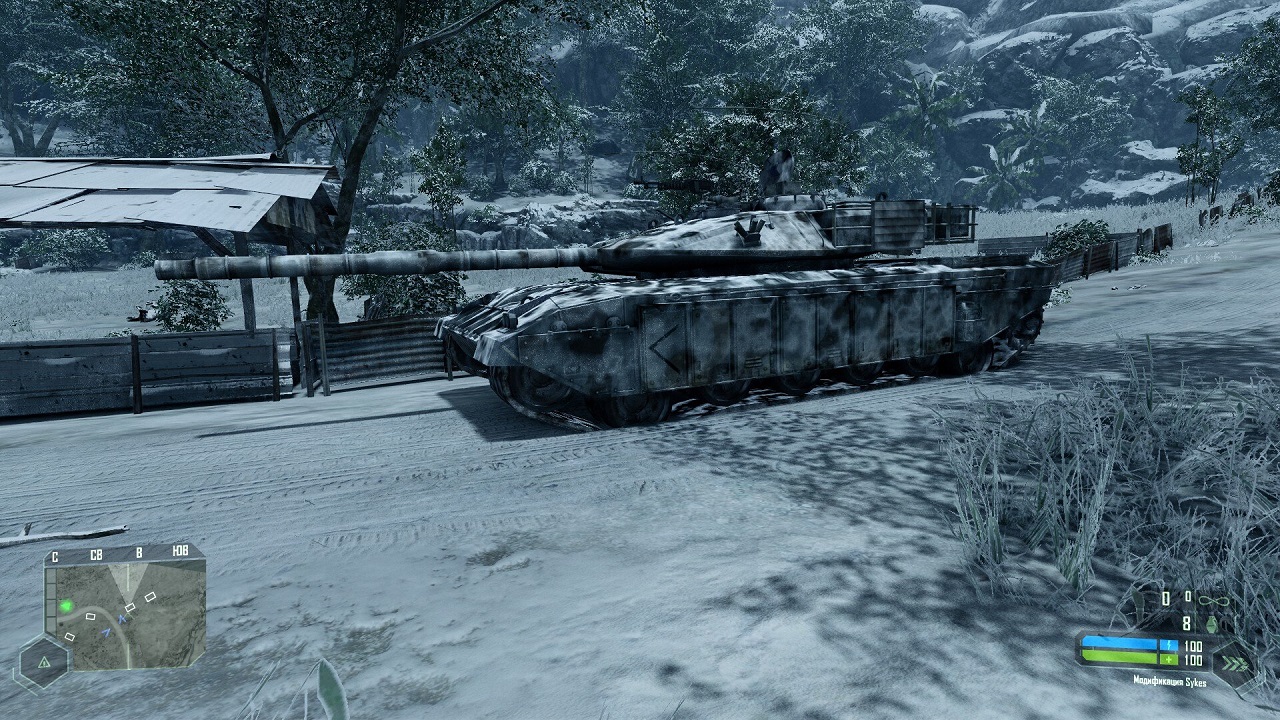
Task: Click the clip ammo counter "0"
Action: click(x=1165, y=598)
